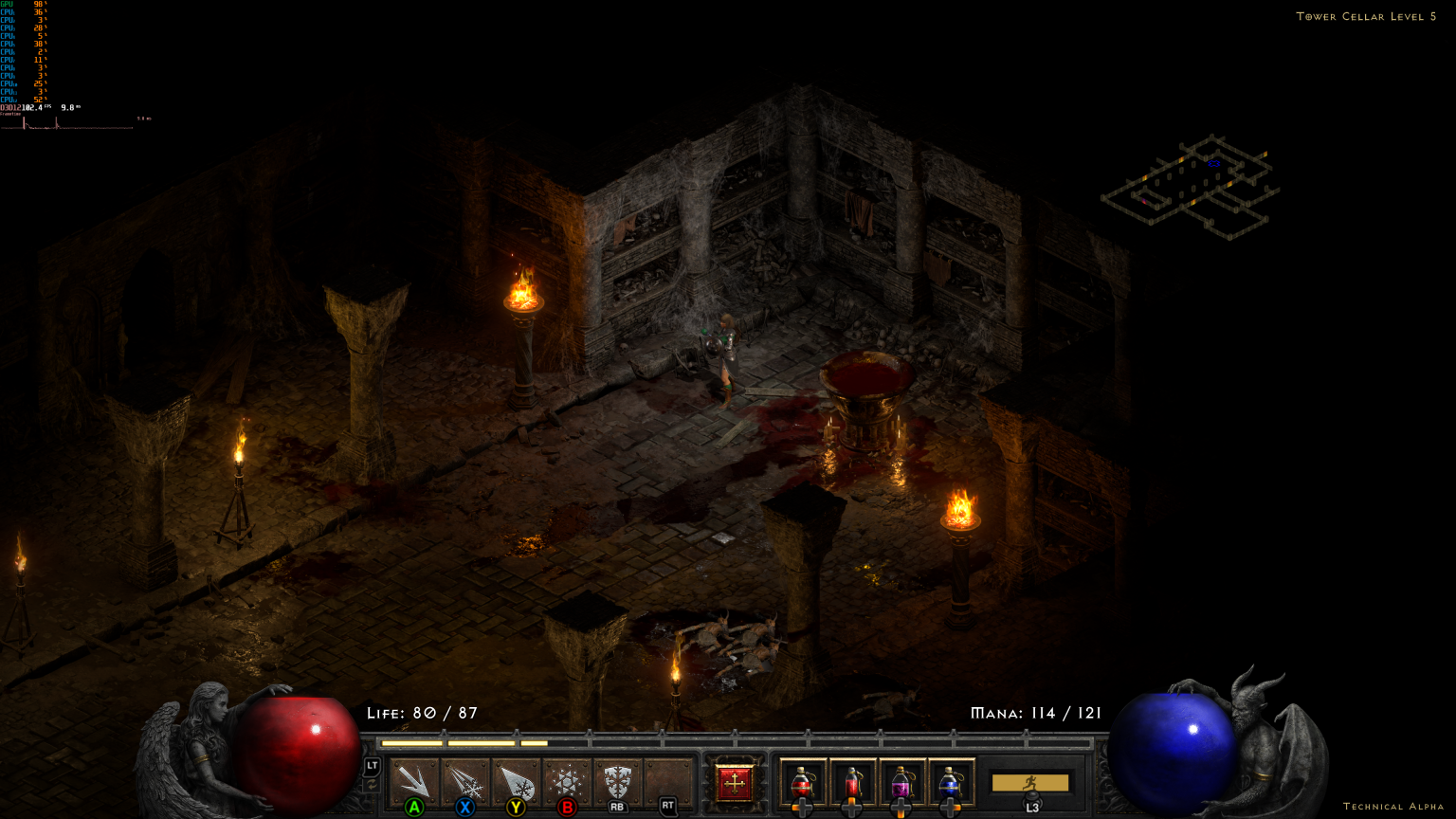This screenshot has height=819, width=1456.
Task: Open the Town Portal tome slot
Action: (733, 781)
